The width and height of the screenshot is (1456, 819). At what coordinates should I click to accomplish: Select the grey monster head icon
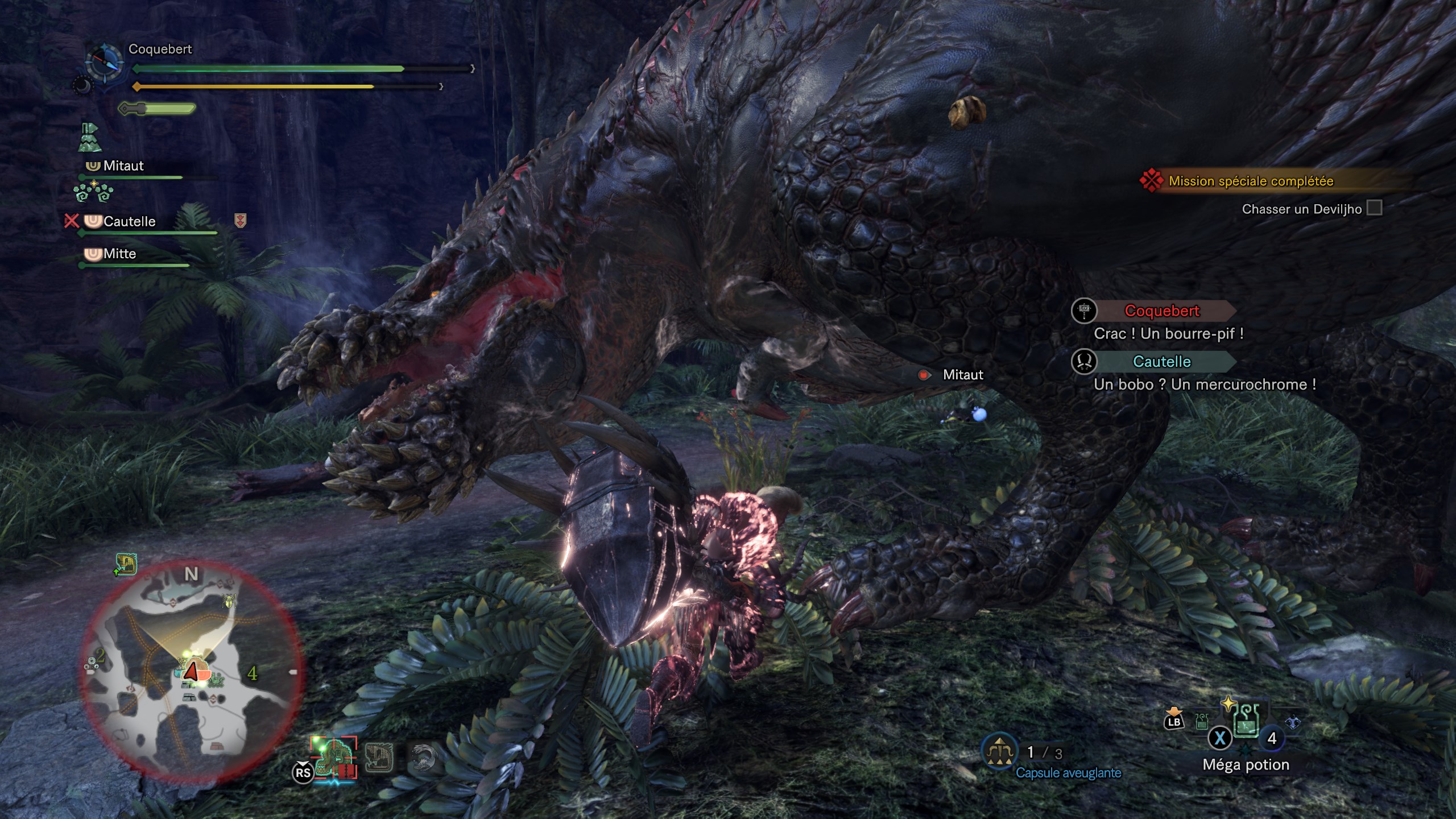[x=379, y=758]
